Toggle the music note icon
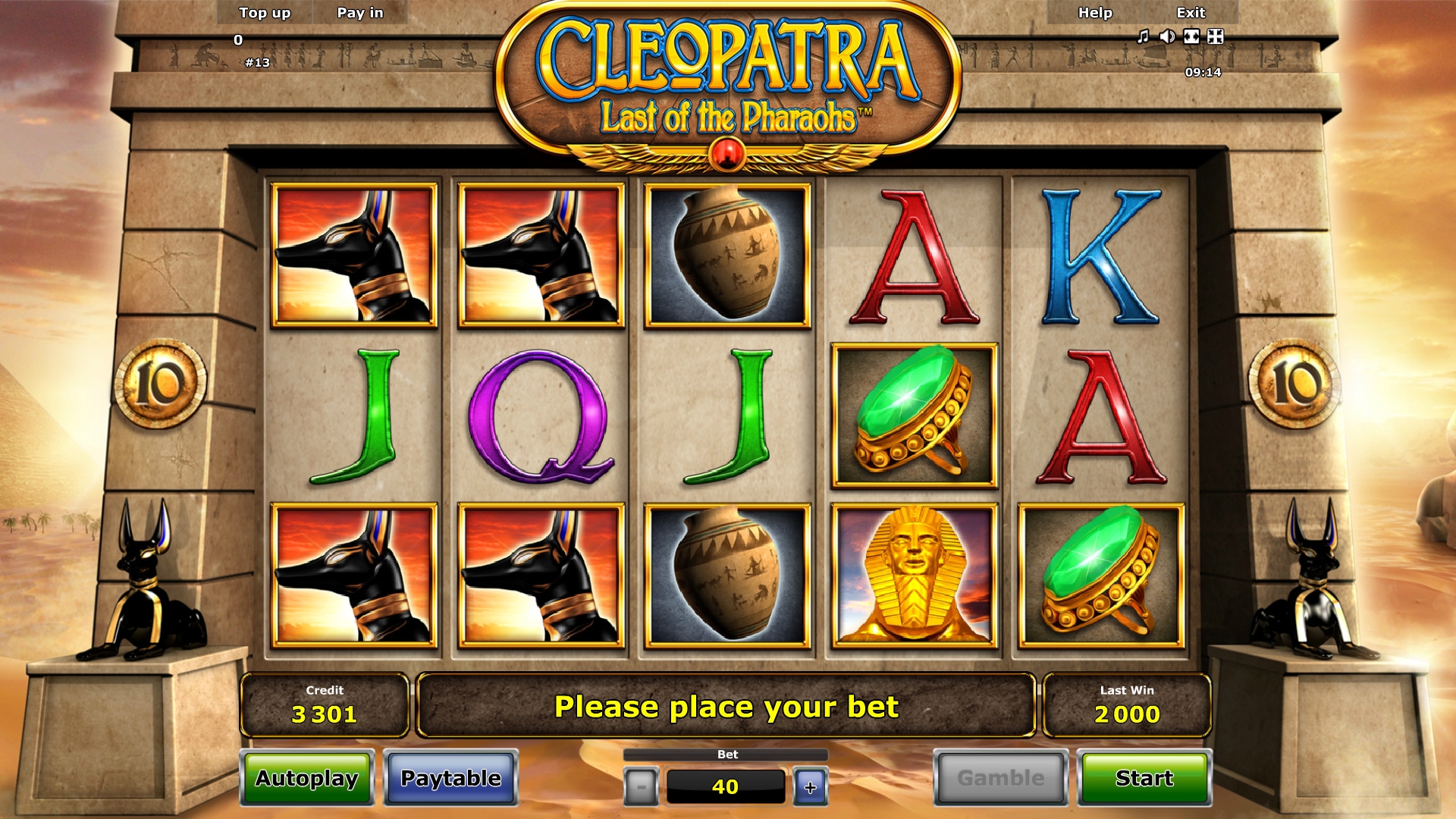This screenshot has width=1456, height=819. pos(1144,36)
